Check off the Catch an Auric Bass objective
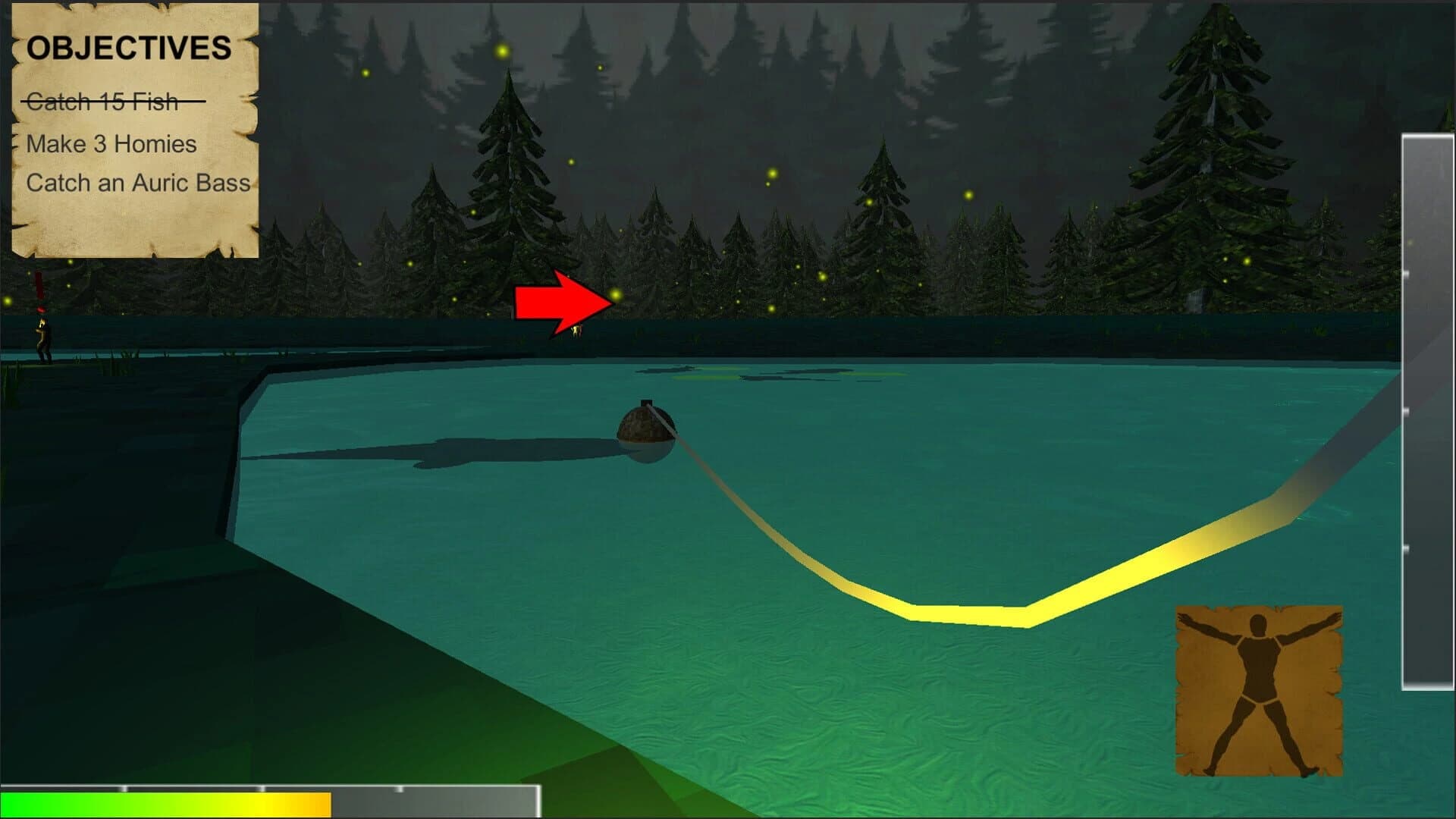The width and height of the screenshot is (1456, 819). 140,182
